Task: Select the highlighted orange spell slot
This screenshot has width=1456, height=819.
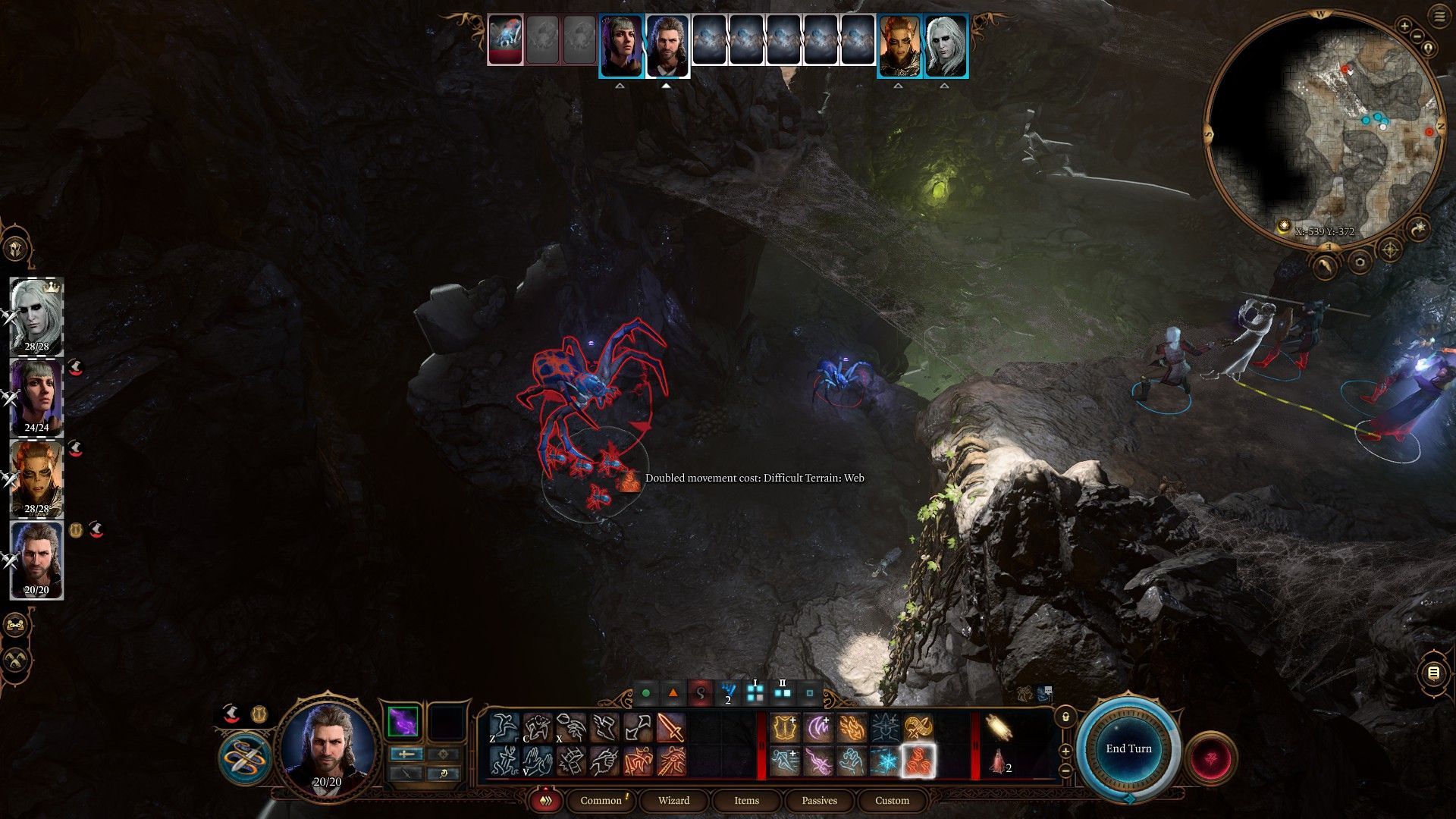Action: pos(918,761)
